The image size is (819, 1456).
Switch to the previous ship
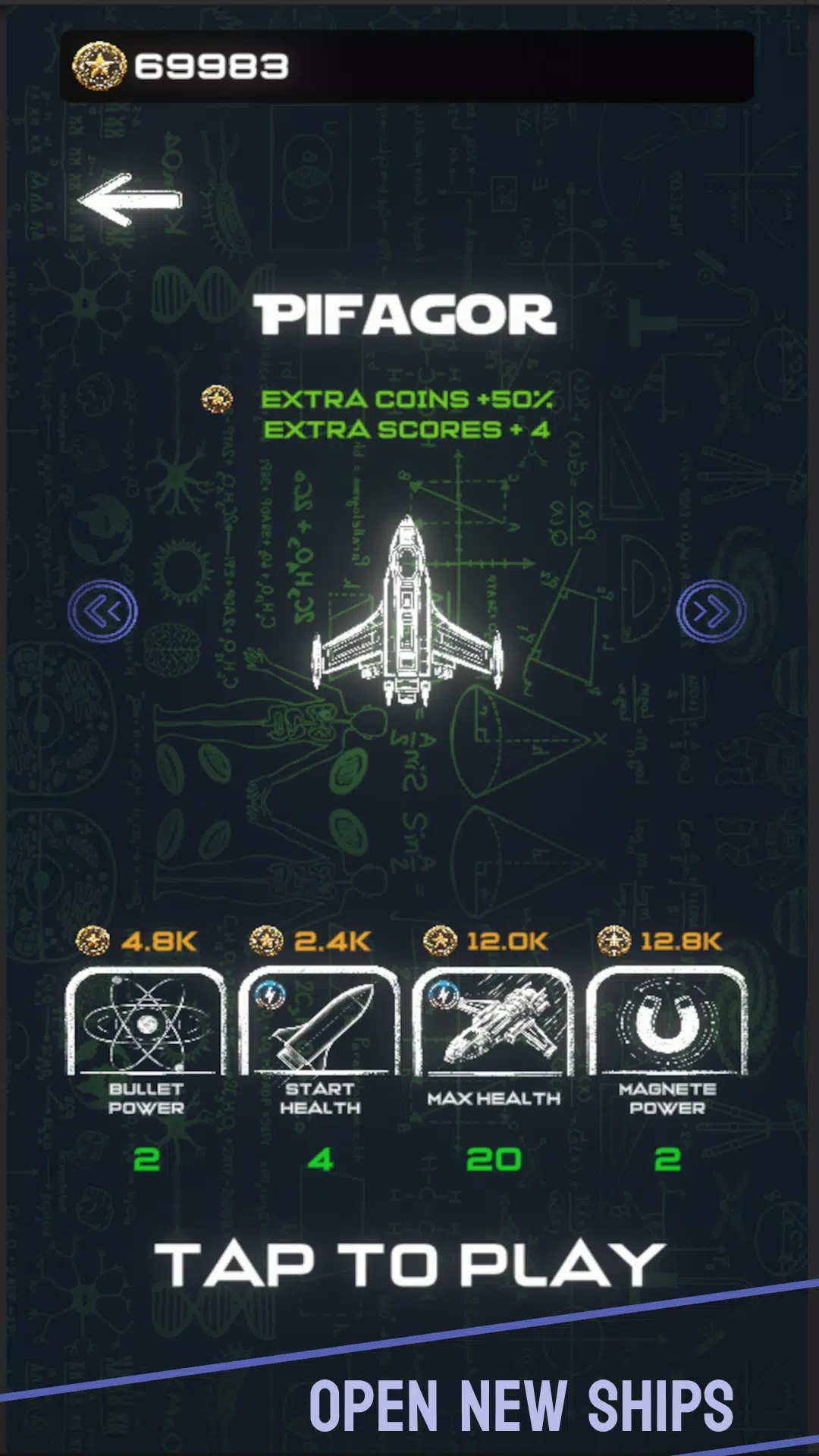[102, 611]
